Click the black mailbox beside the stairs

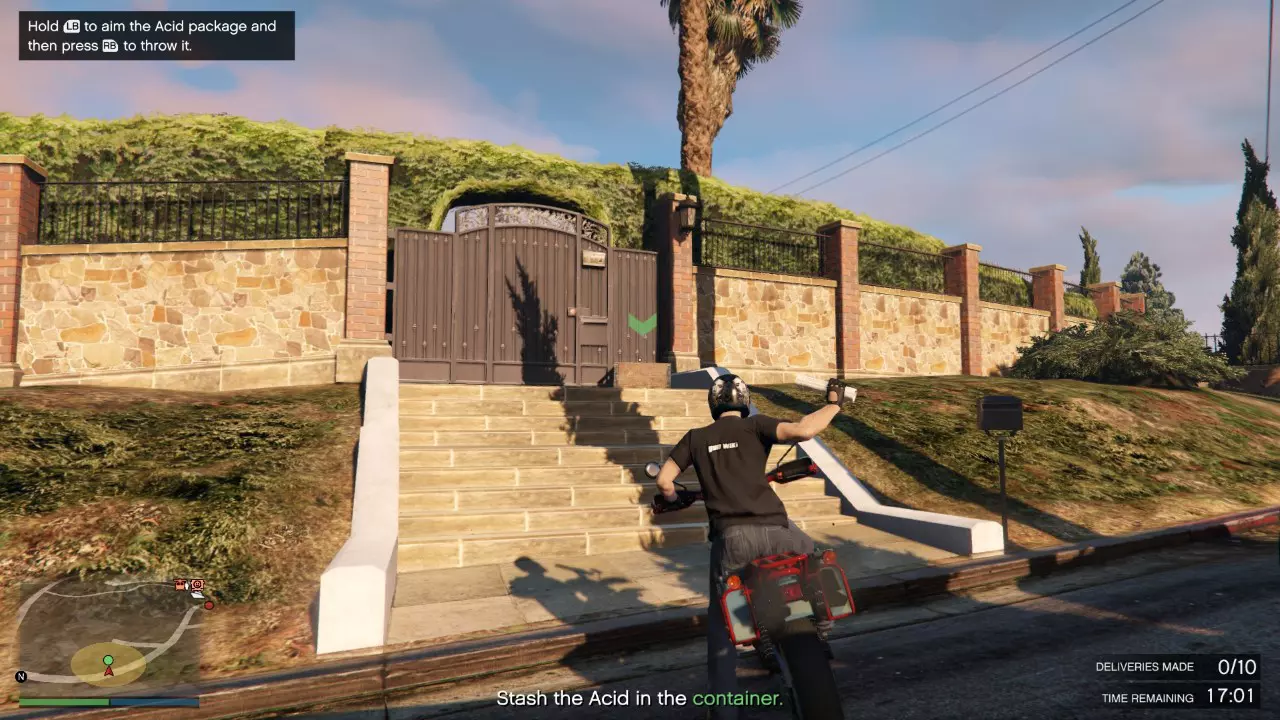pyautogui.click(x=997, y=415)
